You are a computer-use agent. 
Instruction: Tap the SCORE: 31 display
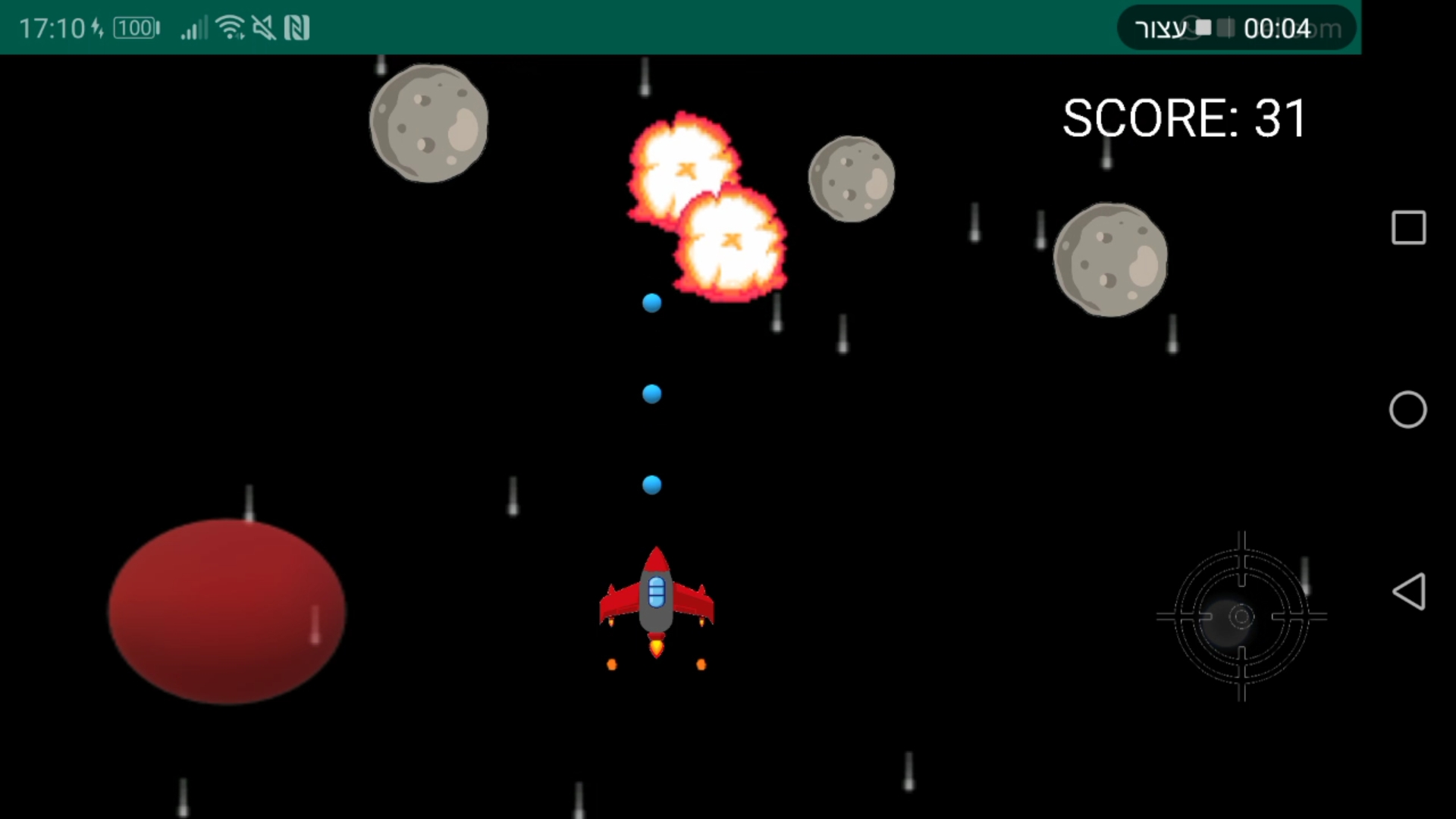tap(1183, 118)
